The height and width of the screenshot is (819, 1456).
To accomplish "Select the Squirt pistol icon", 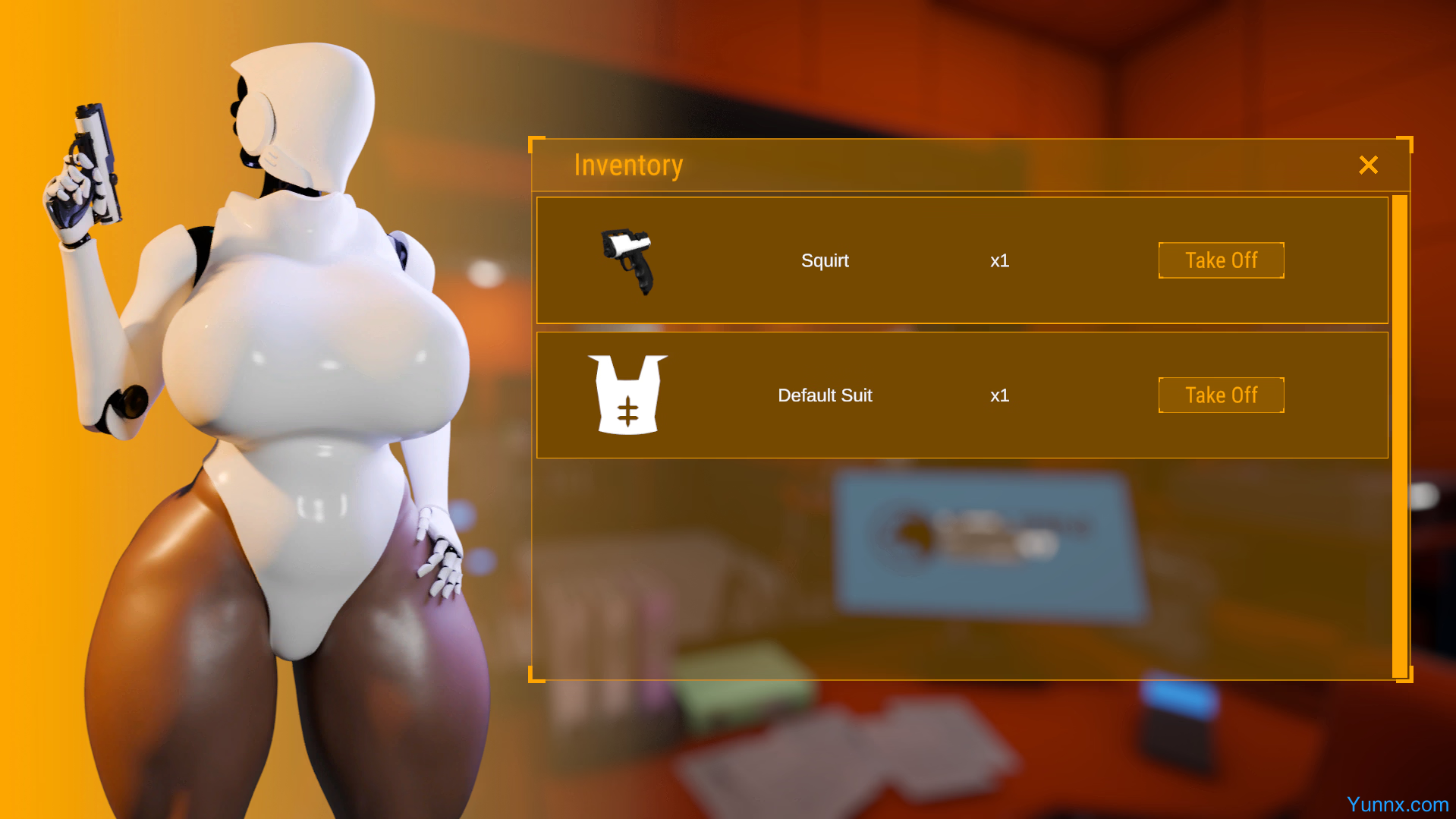I will (627, 260).
